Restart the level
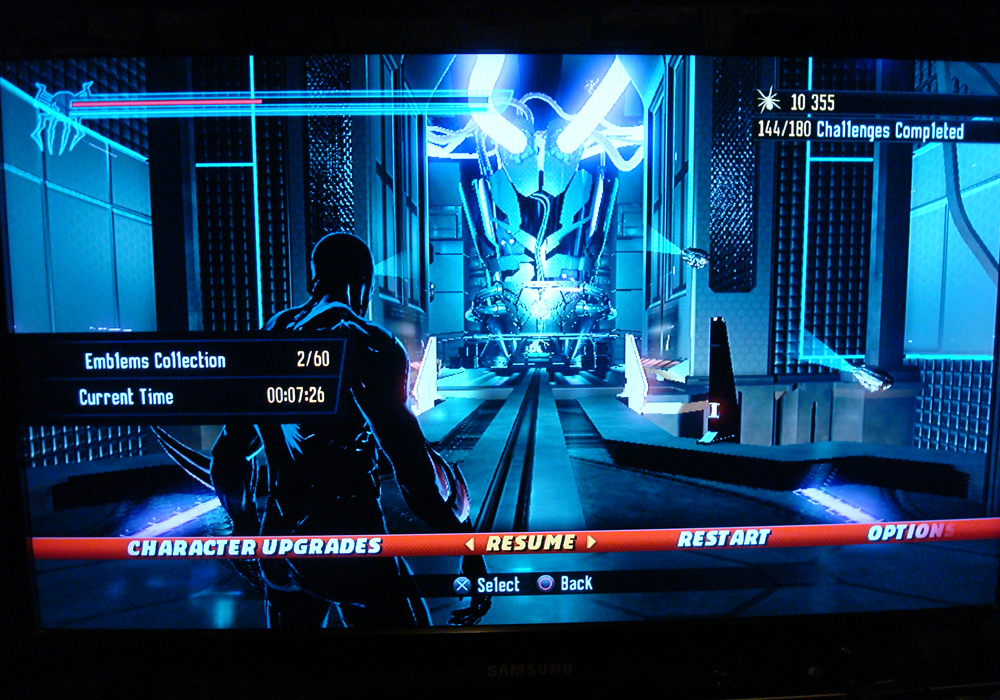 [x=724, y=538]
